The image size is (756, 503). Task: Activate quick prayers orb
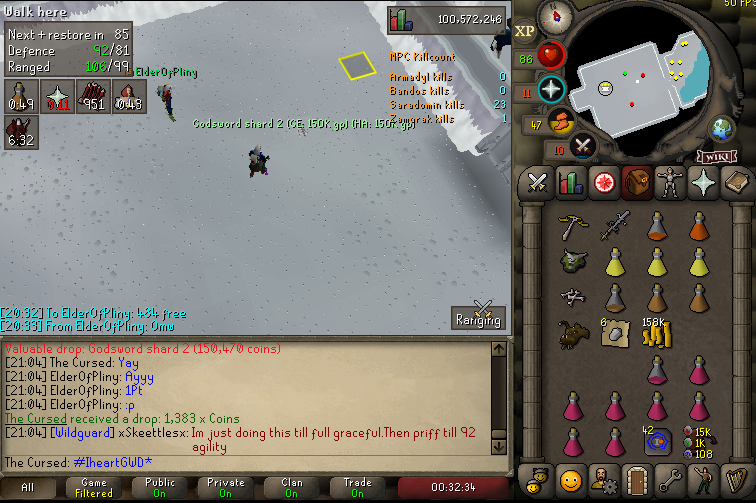[551, 90]
